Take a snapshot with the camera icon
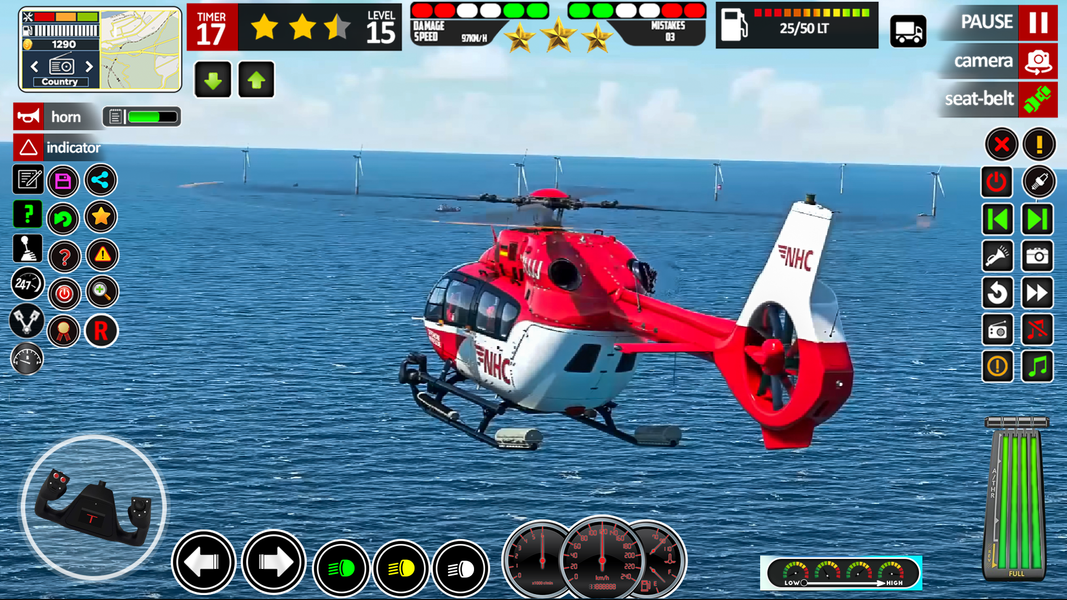 pyautogui.click(x=1038, y=256)
